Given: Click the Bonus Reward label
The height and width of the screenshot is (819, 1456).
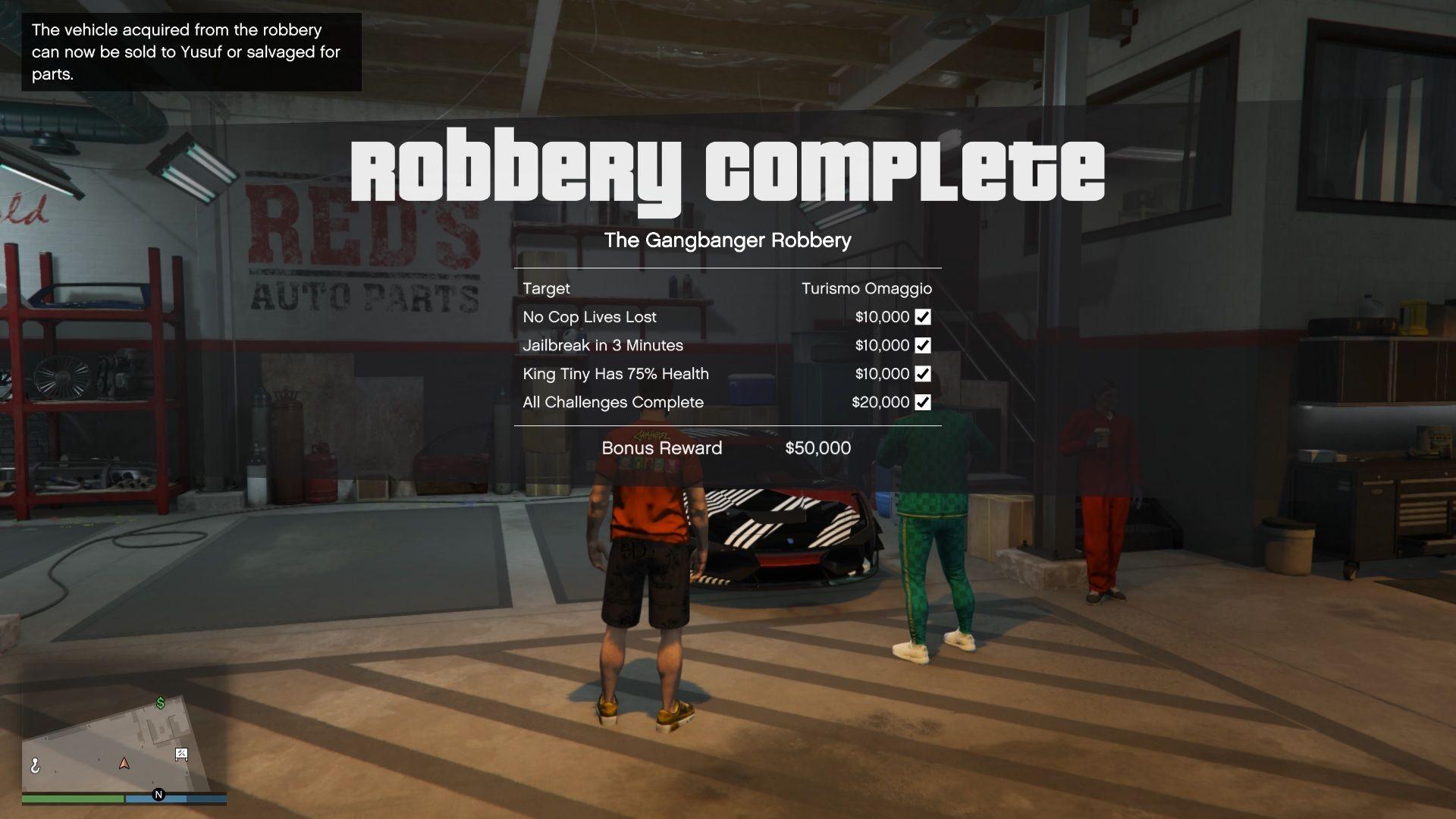Looking at the screenshot, I should pos(661,448).
